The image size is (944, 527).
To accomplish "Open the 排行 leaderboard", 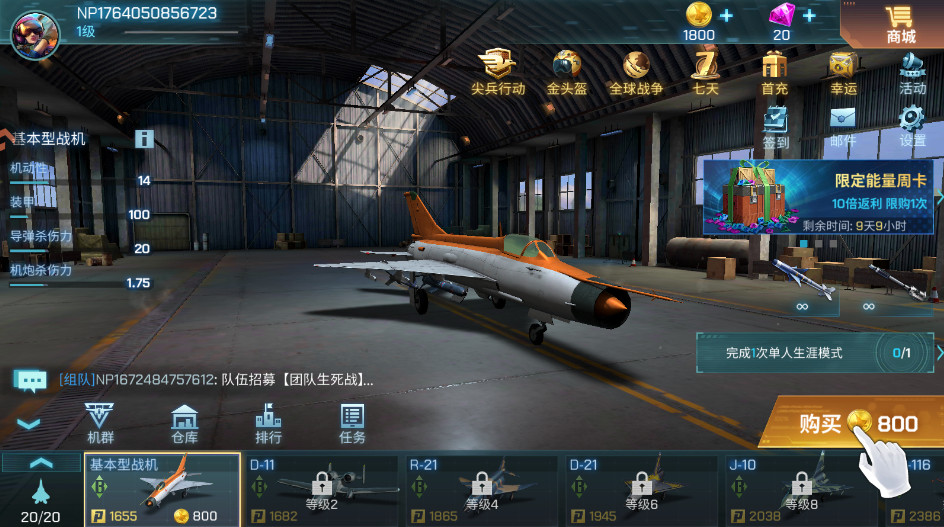I will 268,424.
